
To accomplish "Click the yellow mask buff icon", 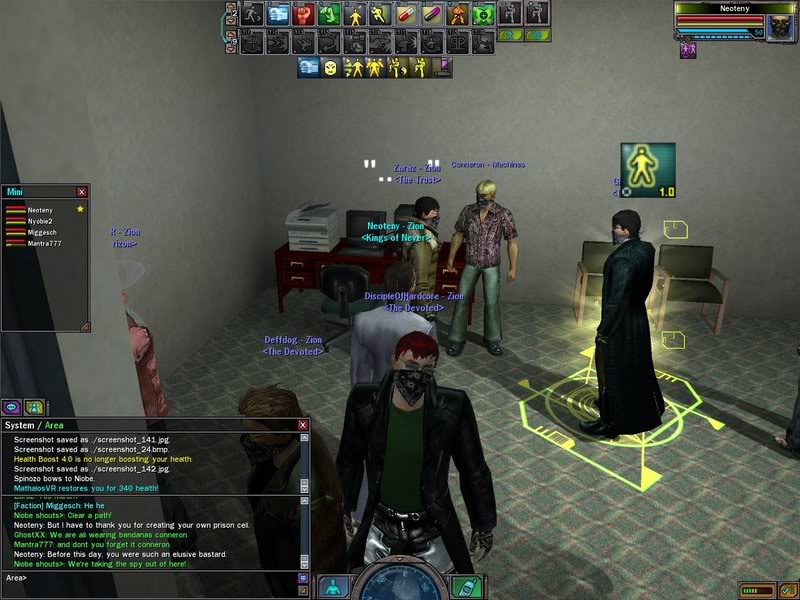I will [x=330, y=67].
